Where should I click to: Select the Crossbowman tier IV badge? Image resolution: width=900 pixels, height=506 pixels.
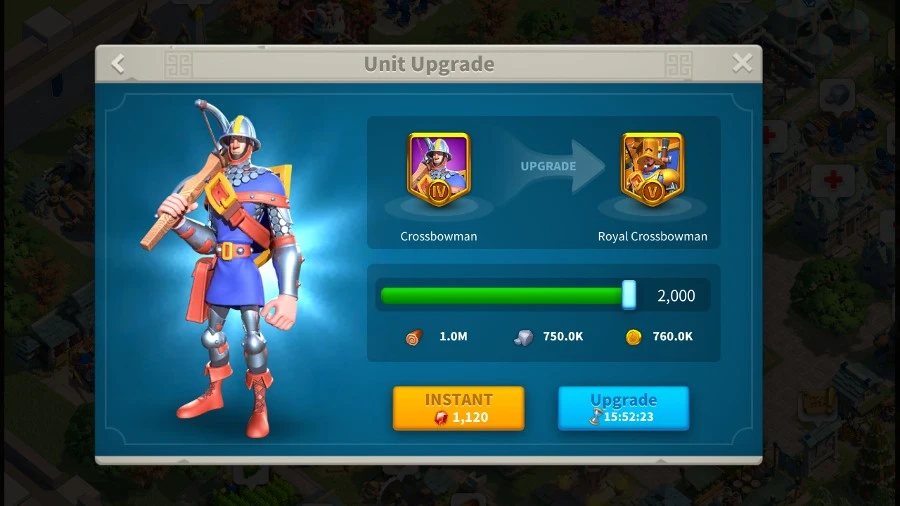click(x=438, y=169)
